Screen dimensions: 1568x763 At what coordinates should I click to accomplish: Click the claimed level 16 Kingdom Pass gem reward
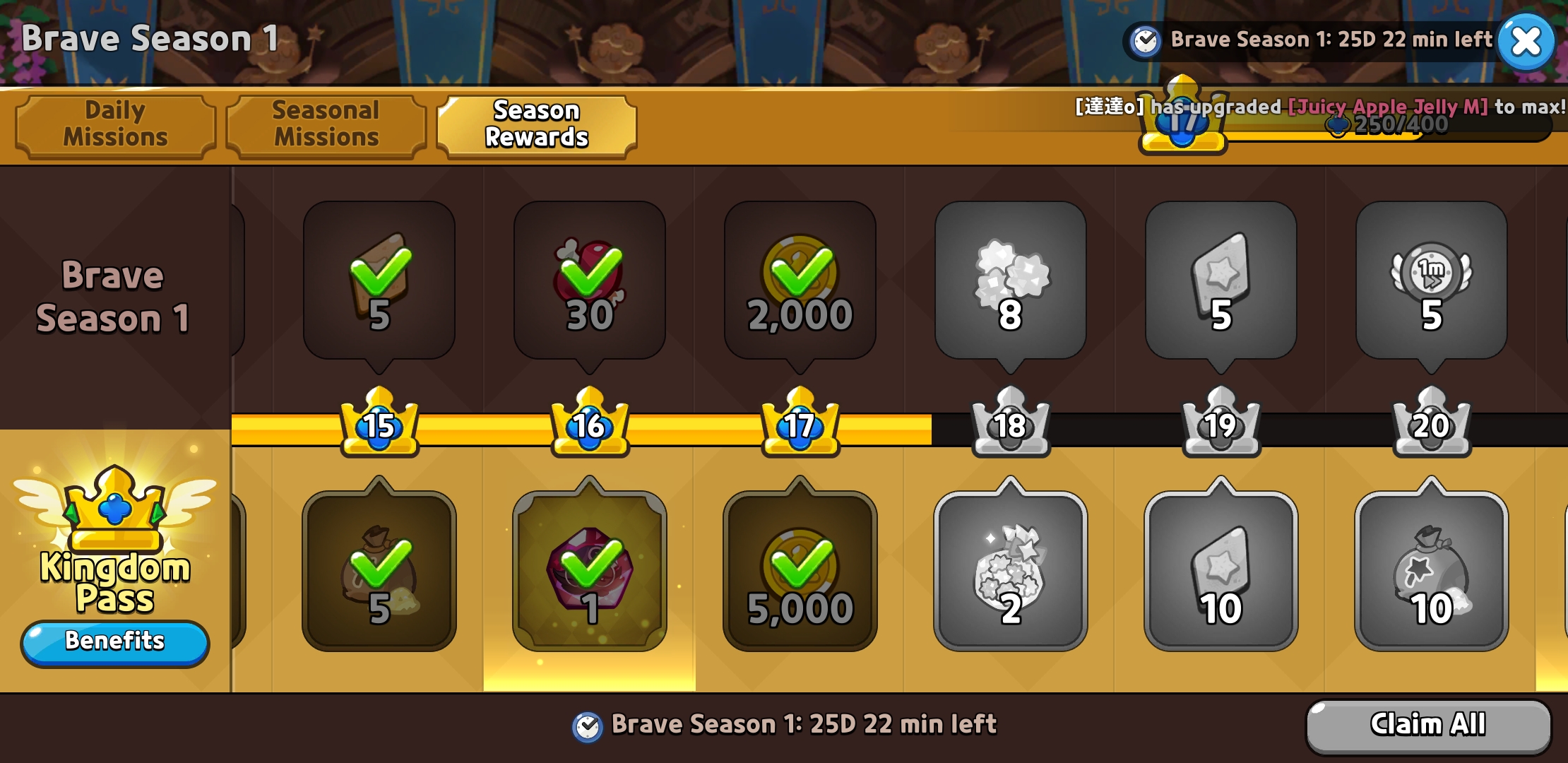589,571
